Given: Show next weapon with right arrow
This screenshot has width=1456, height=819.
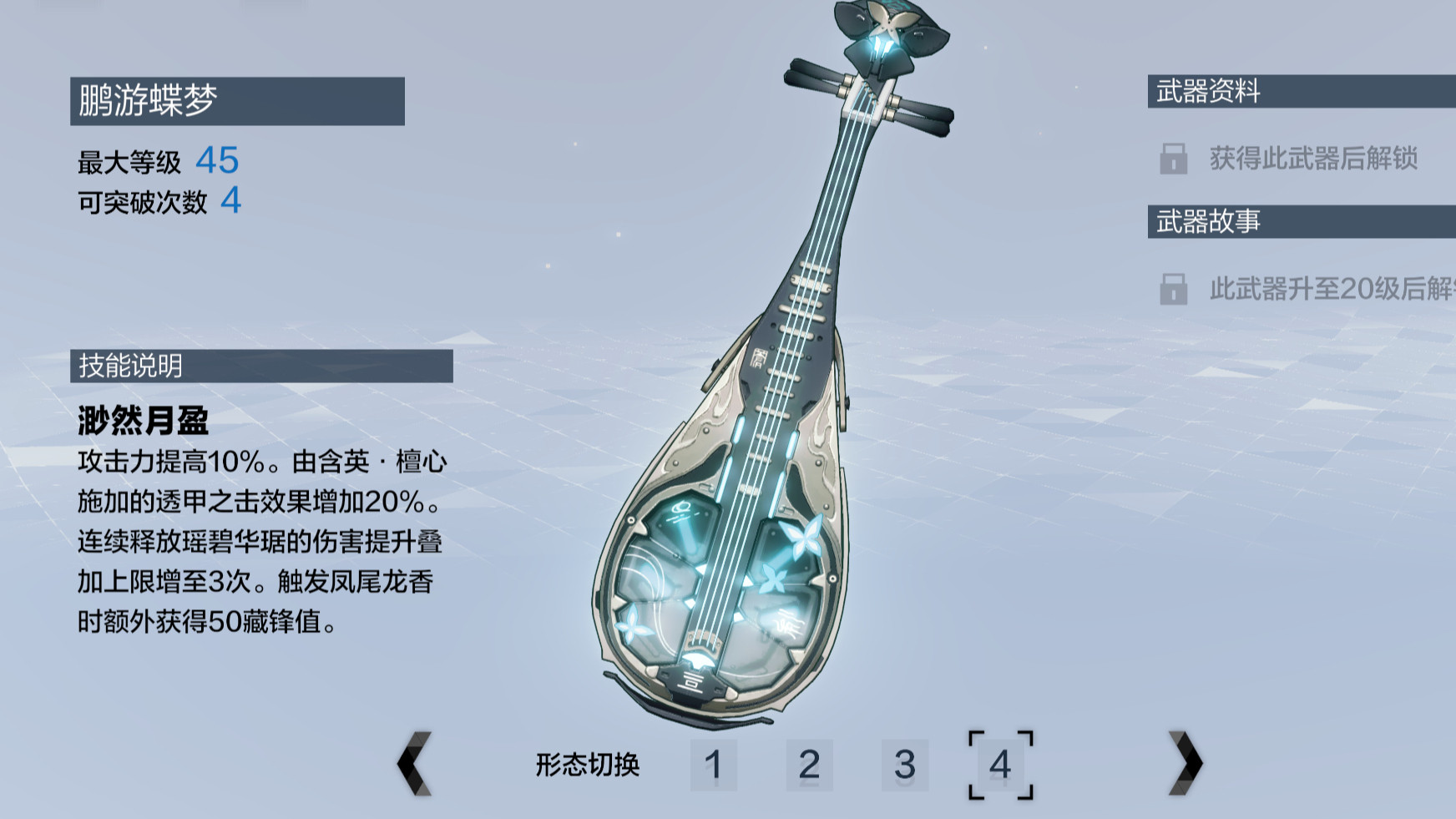Looking at the screenshot, I should pos(1186,762).
